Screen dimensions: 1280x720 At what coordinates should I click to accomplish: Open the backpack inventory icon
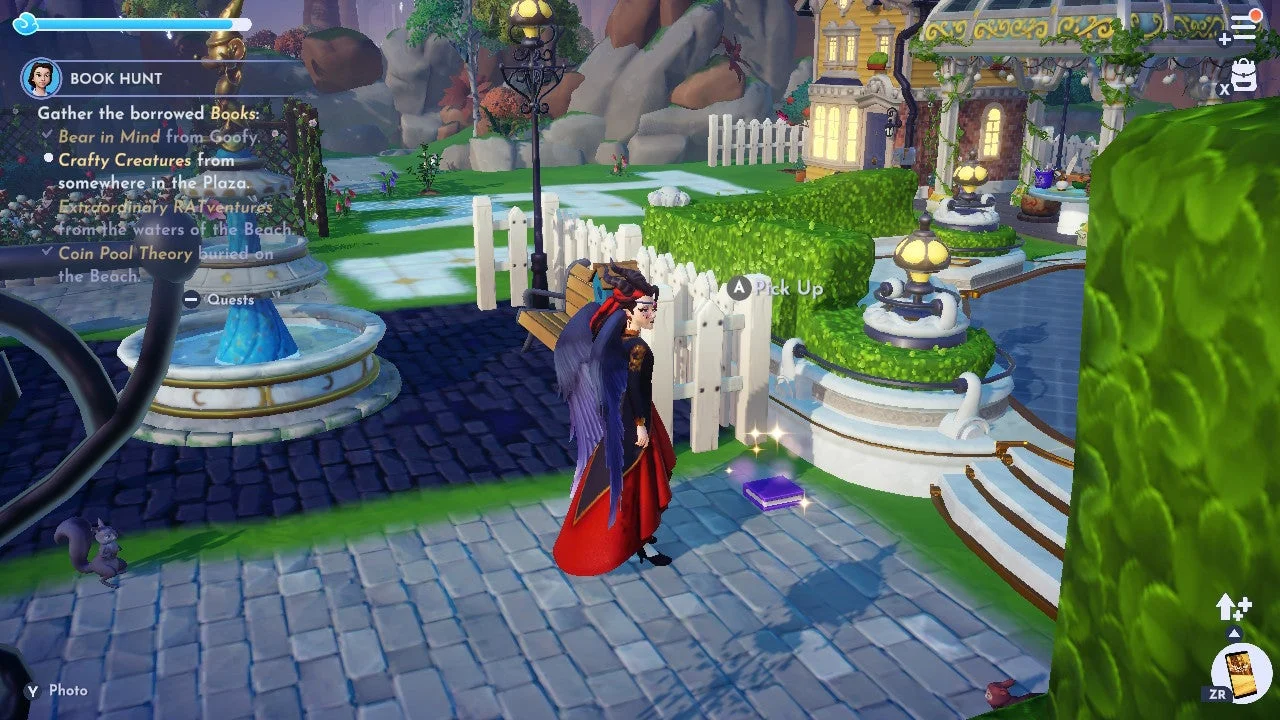pyautogui.click(x=1244, y=75)
